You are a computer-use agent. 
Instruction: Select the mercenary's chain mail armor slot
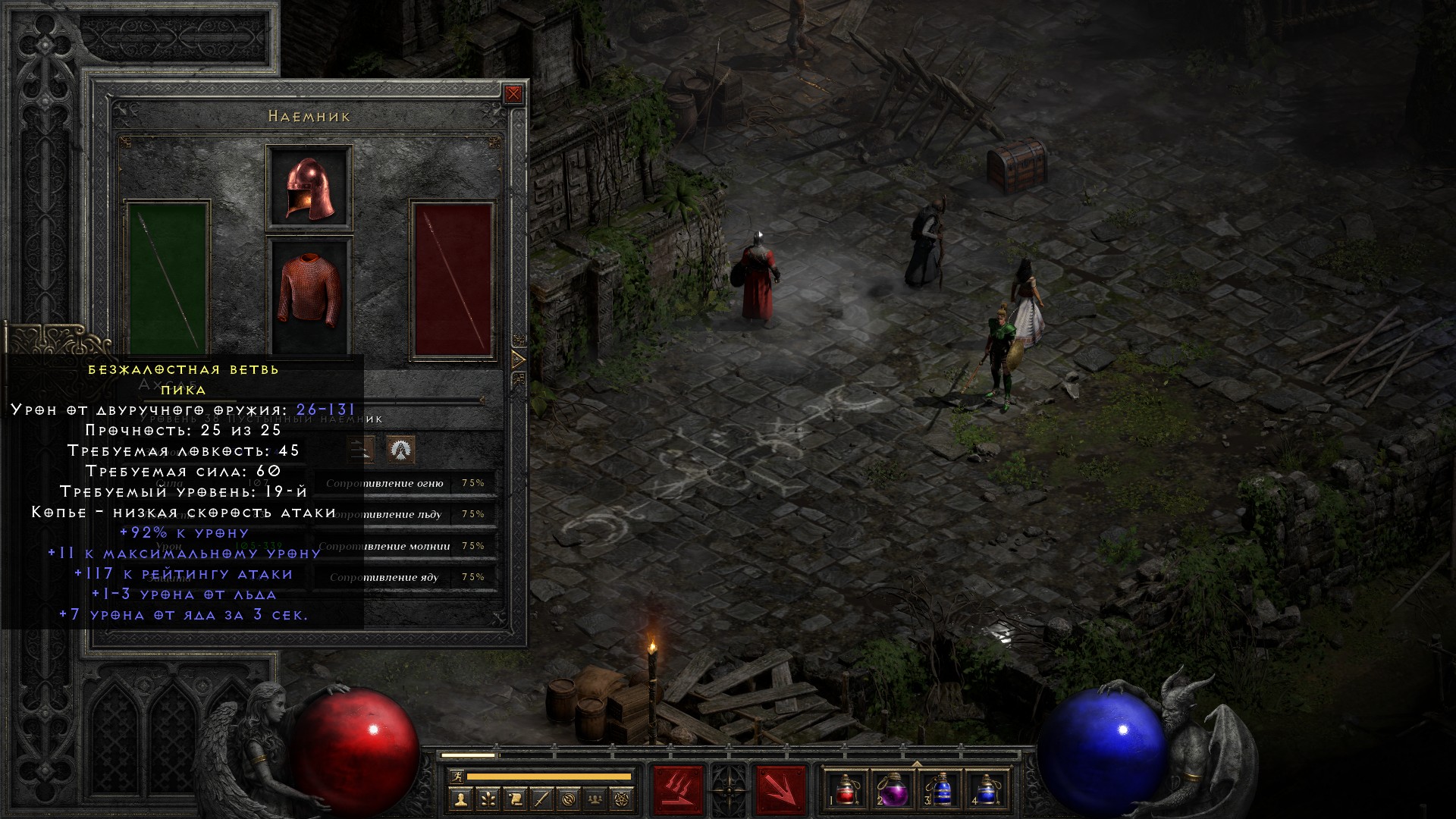pos(309,291)
